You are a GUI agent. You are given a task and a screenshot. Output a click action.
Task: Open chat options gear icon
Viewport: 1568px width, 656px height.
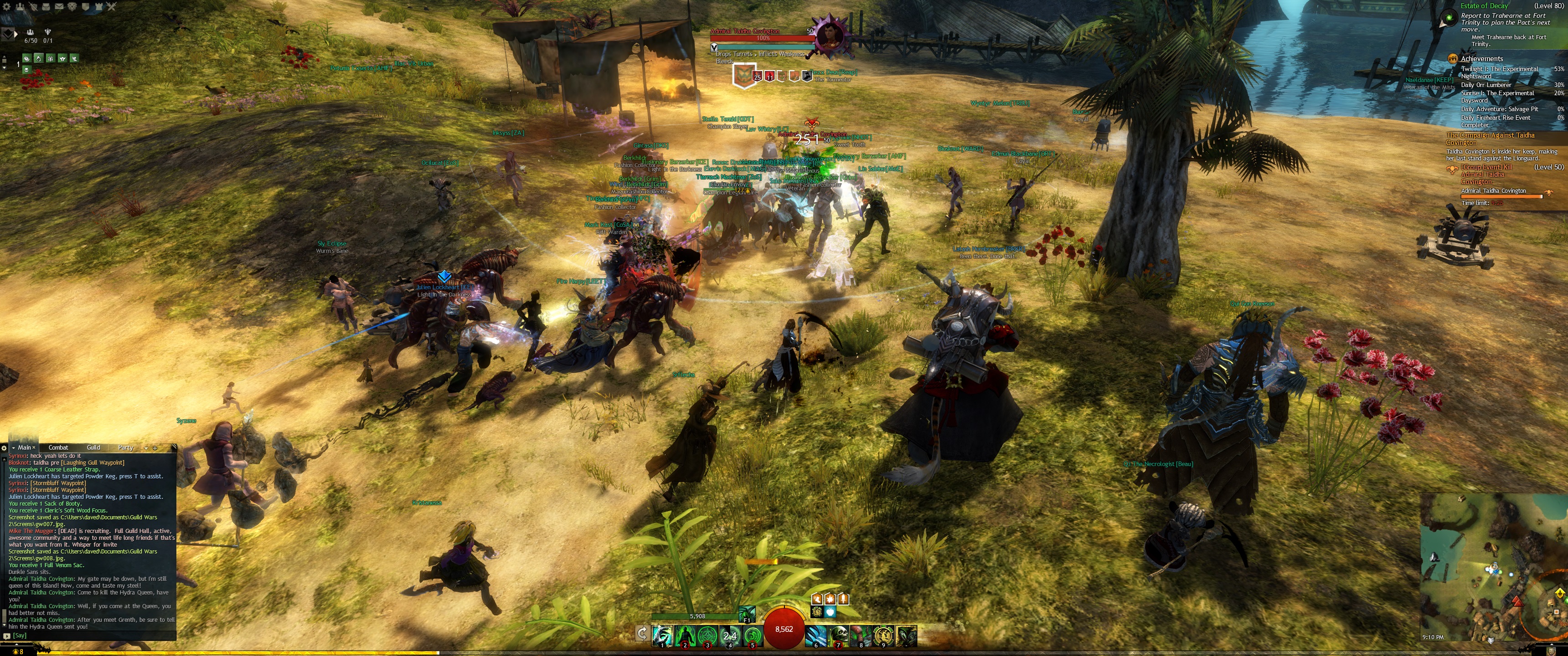(4, 448)
